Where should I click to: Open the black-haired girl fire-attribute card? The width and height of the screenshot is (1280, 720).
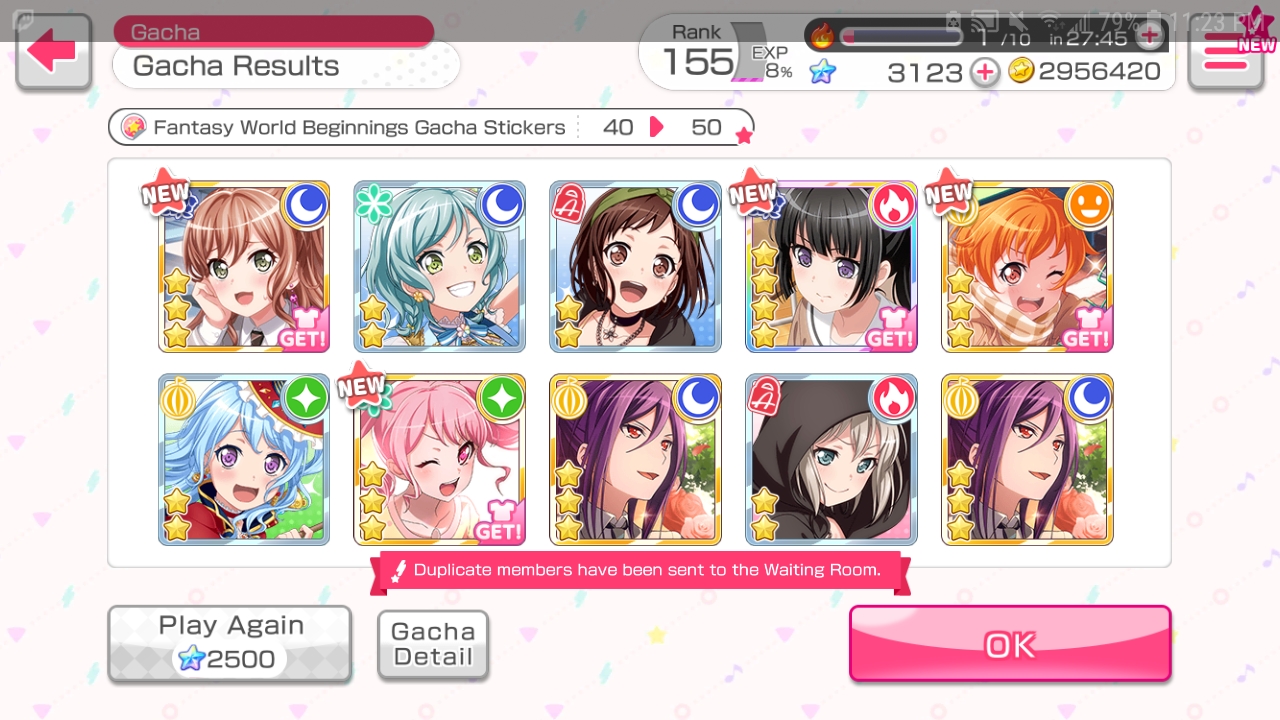831,267
